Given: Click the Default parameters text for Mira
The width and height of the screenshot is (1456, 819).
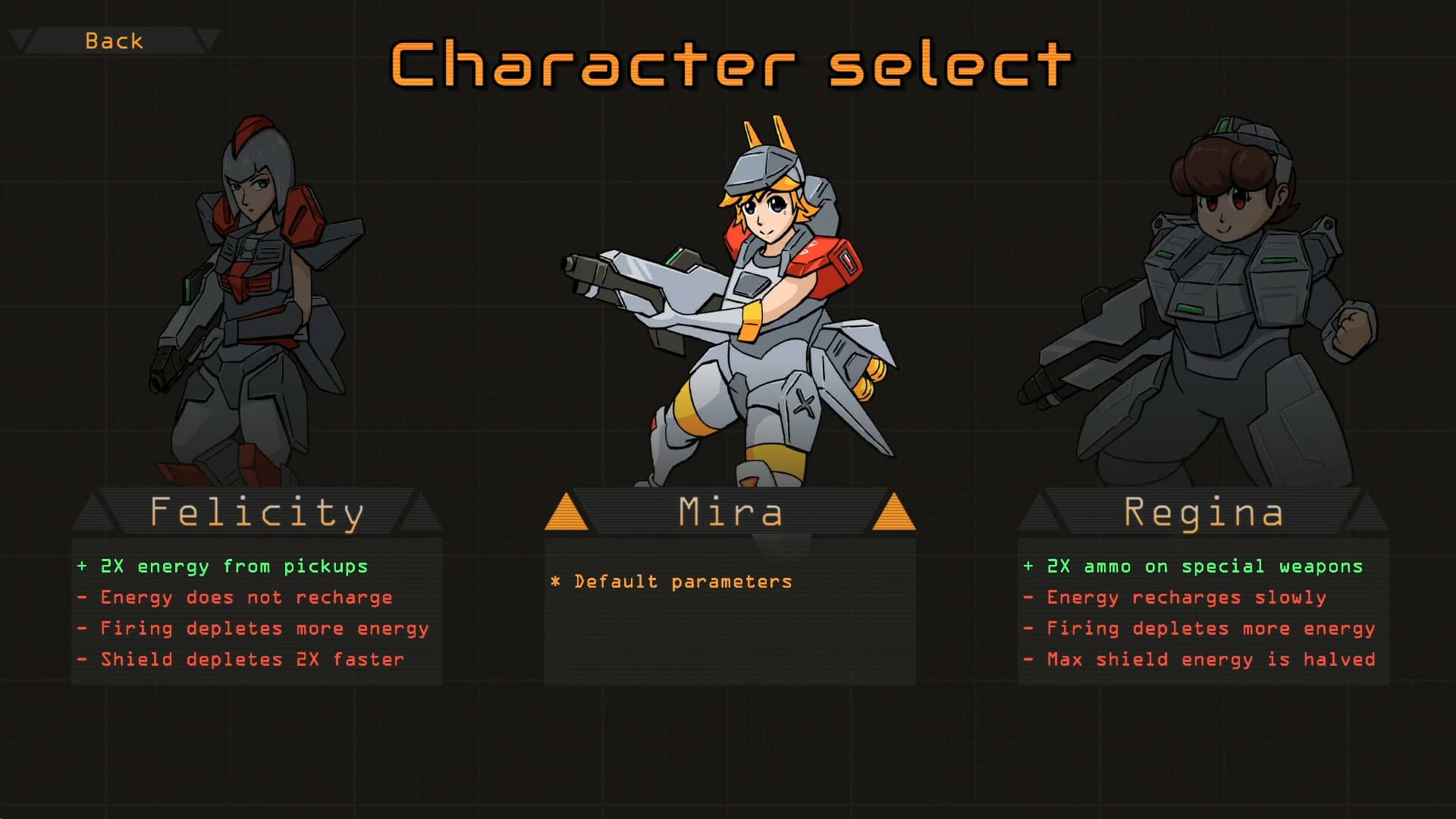Looking at the screenshot, I should coord(671,581).
